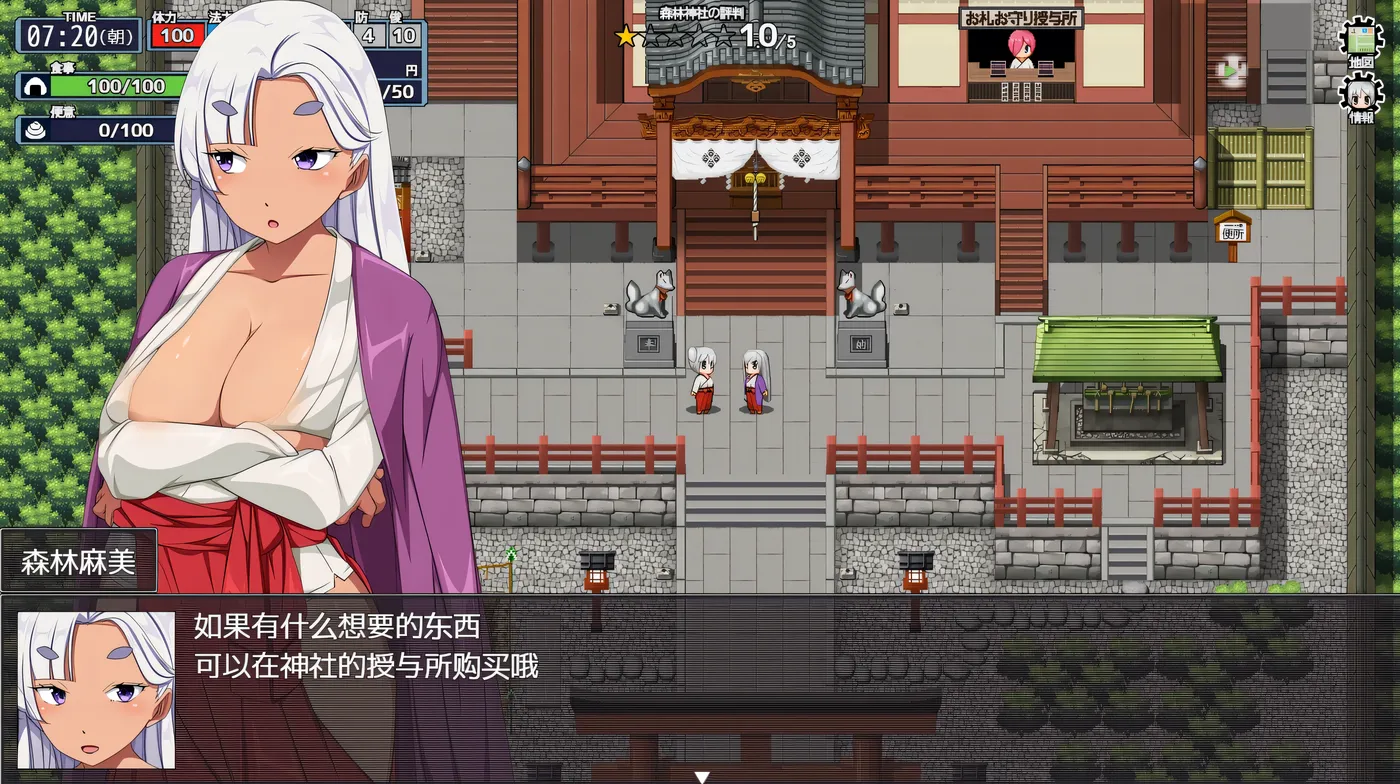Click the first filled star of 森林神社の評判

coord(627,38)
